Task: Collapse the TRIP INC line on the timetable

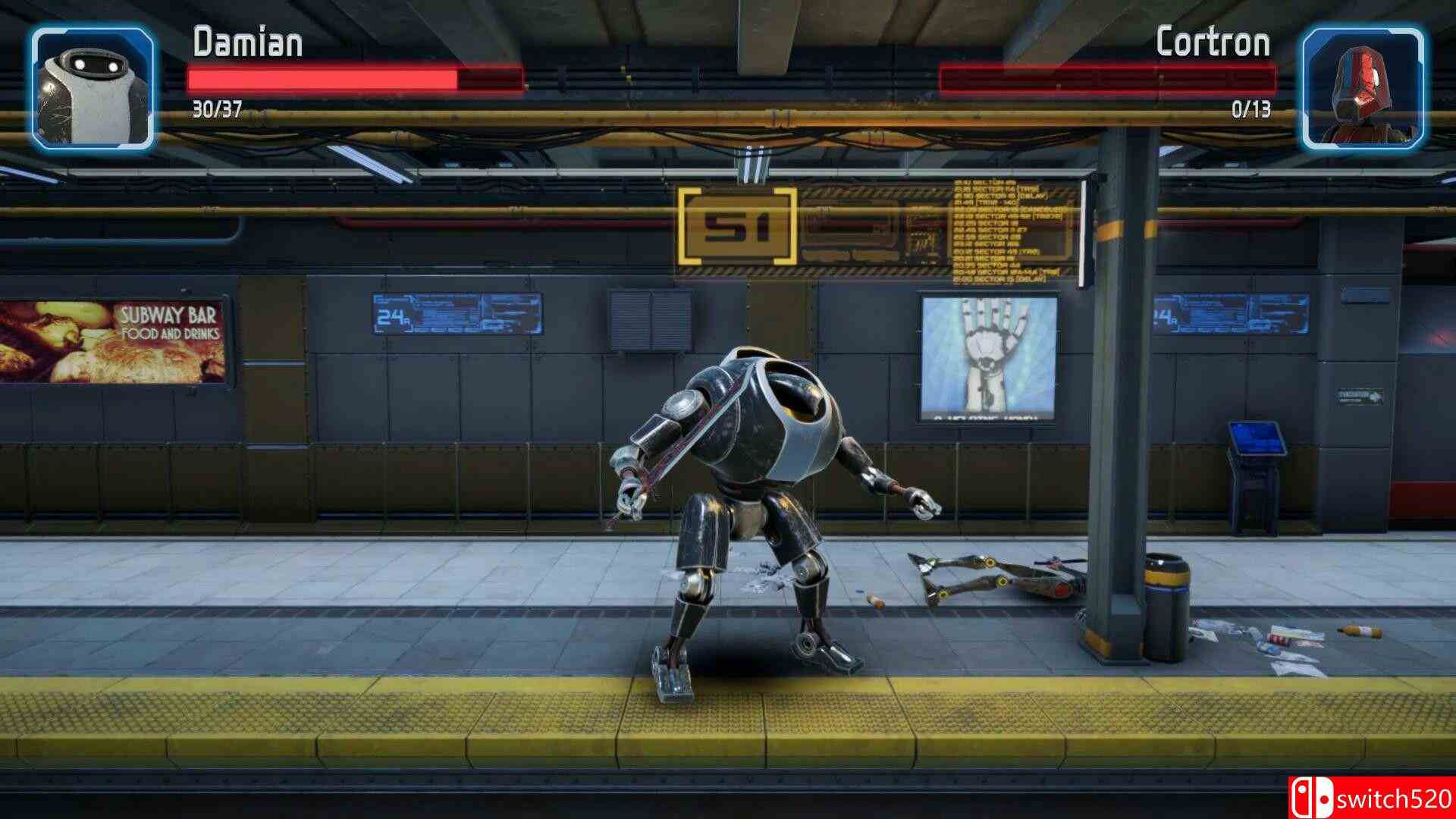Action: click(986, 202)
